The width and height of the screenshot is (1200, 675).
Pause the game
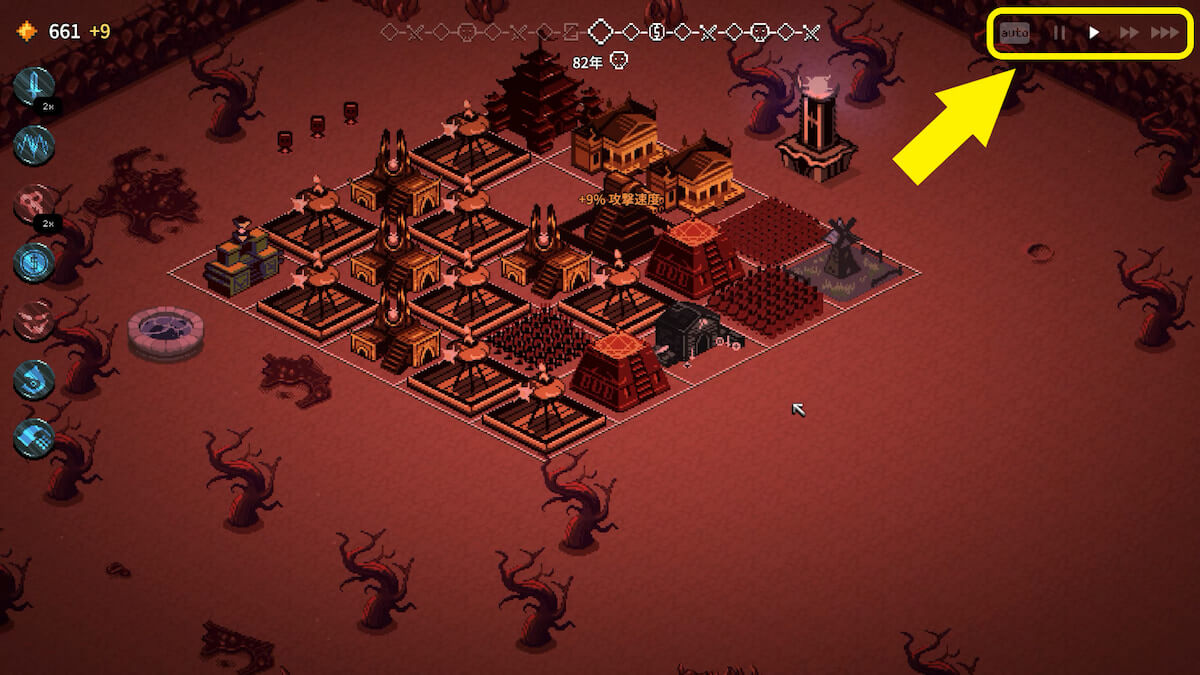point(1058,33)
